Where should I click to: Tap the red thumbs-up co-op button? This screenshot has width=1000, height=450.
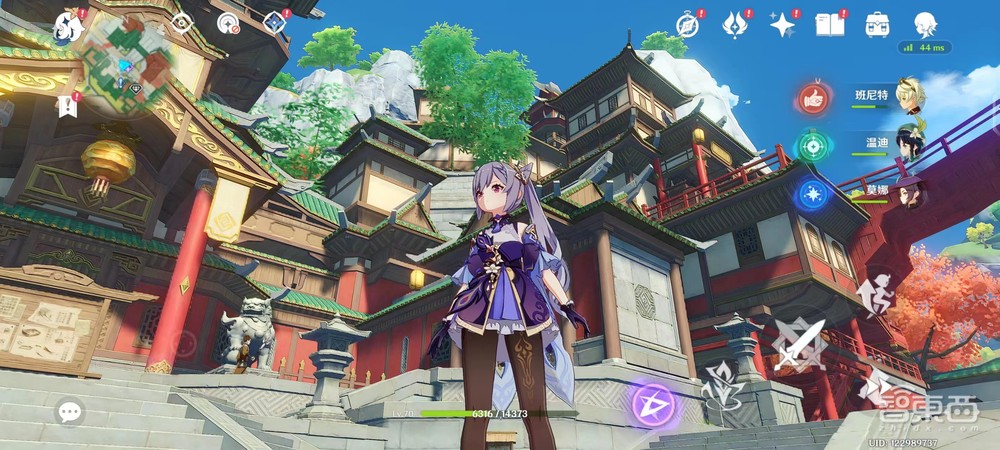[x=813, y=98]
